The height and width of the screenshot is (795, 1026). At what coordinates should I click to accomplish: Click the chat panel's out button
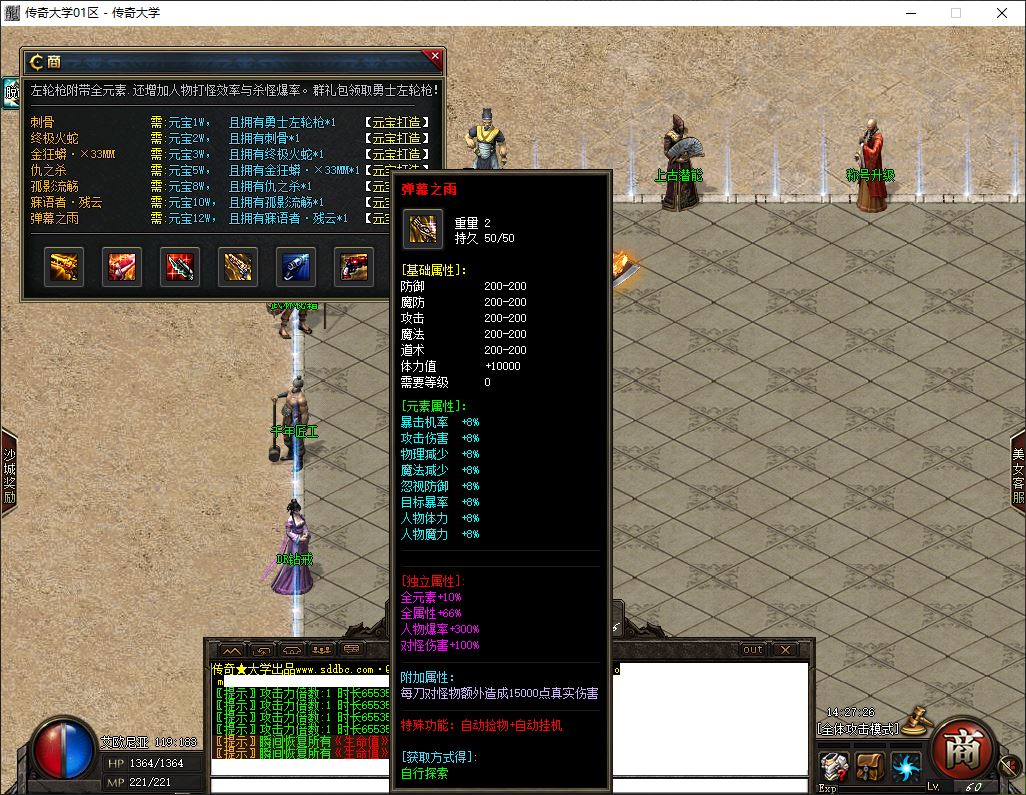(x=752, y=649)
